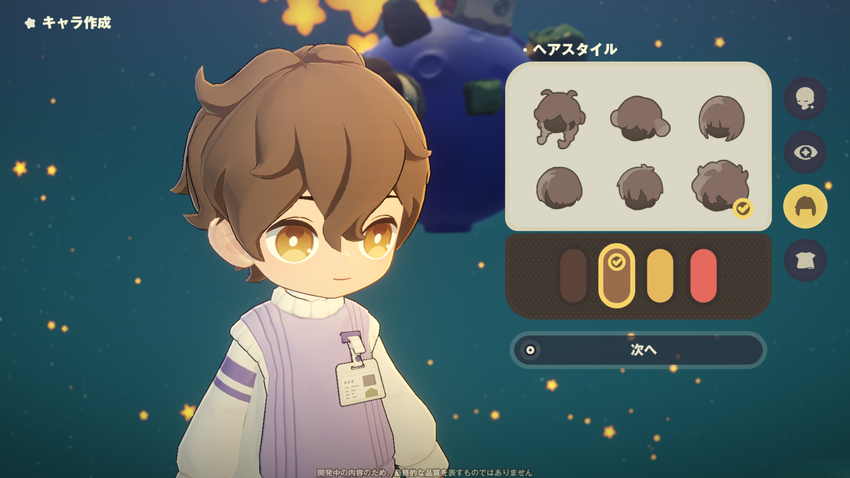Choose the smooth round bowl-cut hairstyle
This screenshot has width=850, height=478.
tap(559, 187)
